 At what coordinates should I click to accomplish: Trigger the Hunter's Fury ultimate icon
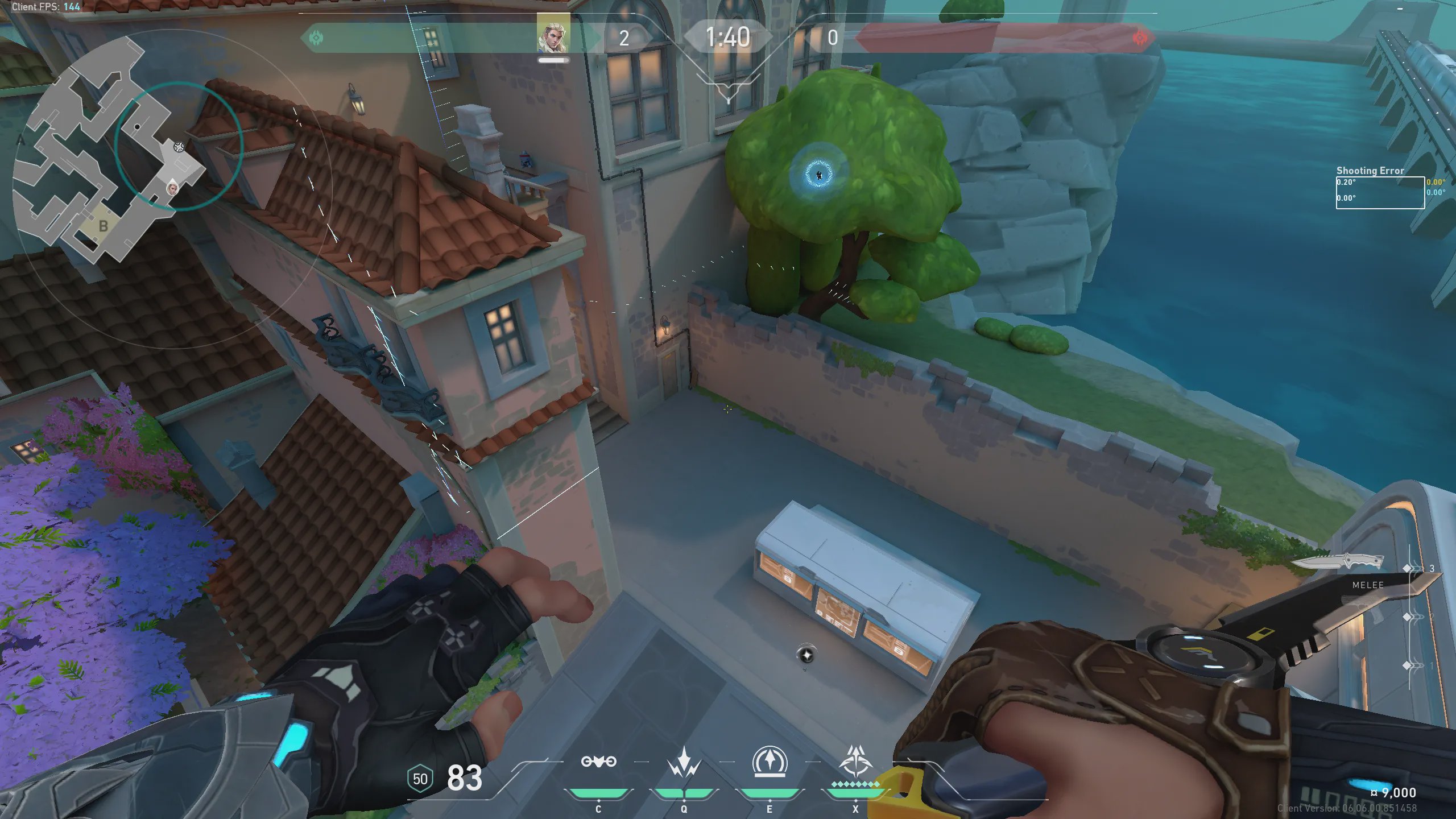point(855,761)
